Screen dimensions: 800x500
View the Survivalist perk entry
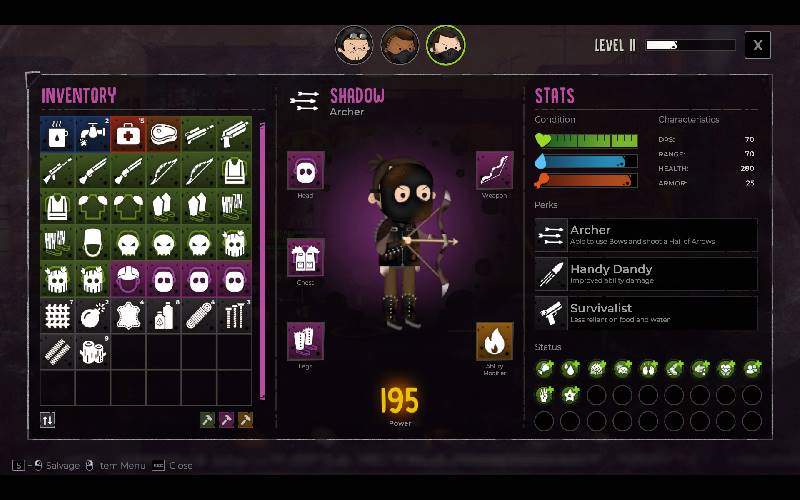coord(646,313)
